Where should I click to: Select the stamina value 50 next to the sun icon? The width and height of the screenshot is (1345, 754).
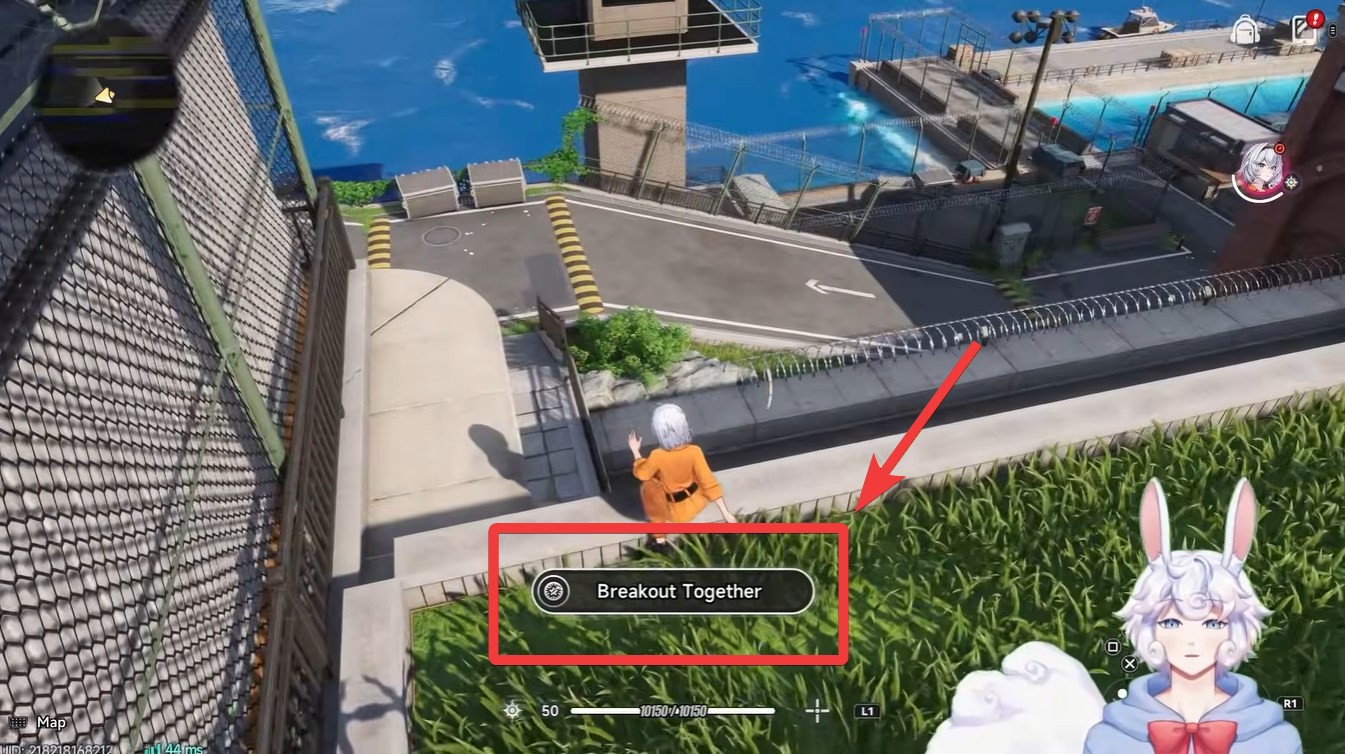pos(548,711)
